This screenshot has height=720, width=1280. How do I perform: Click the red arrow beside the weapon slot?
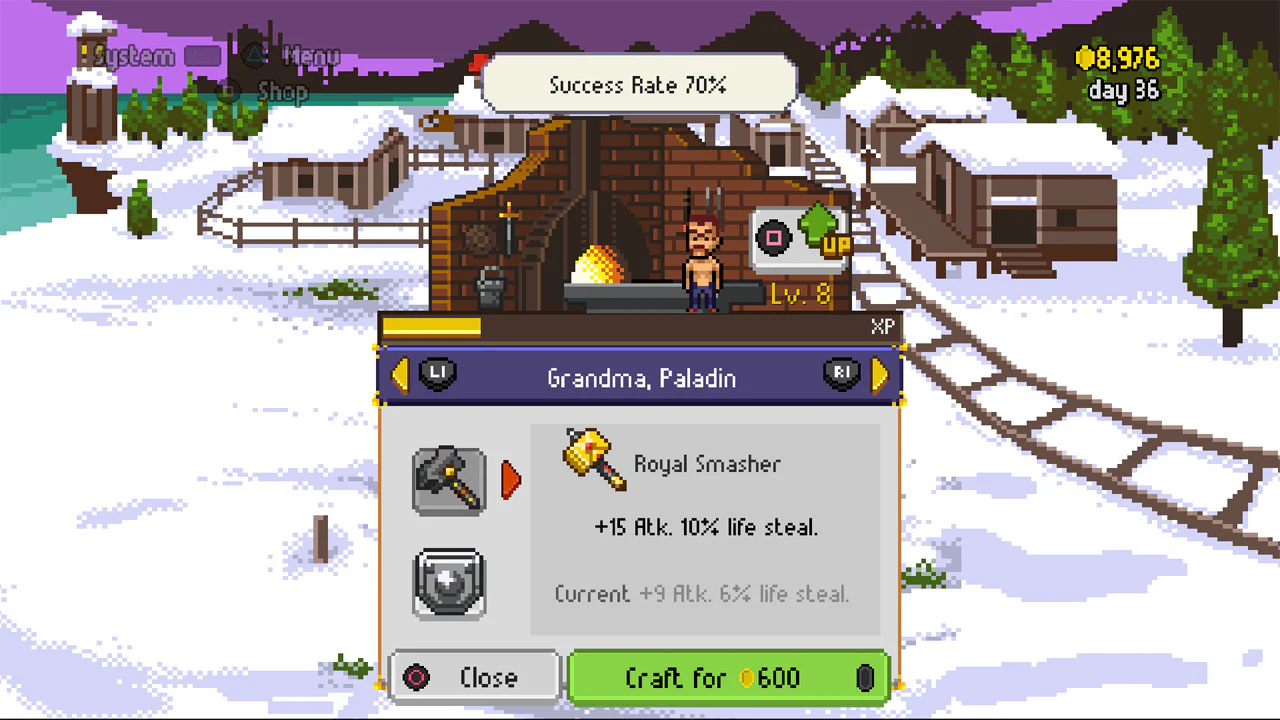point(511,480)
